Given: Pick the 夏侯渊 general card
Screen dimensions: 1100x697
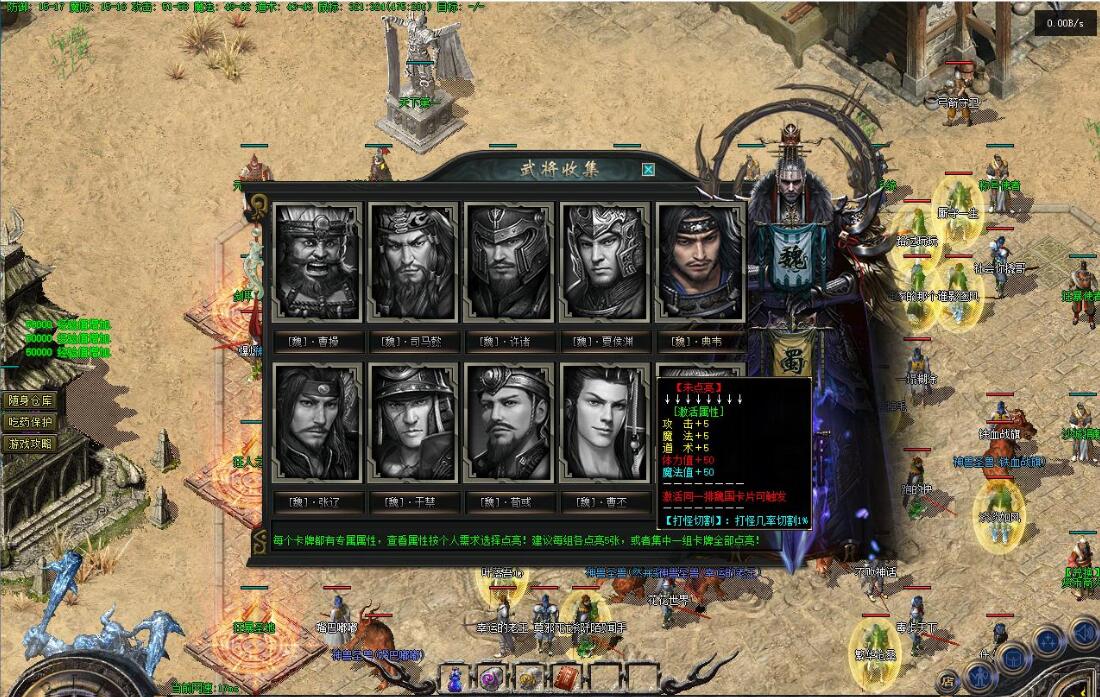Looking at the screenshot, I should [605, 261].
